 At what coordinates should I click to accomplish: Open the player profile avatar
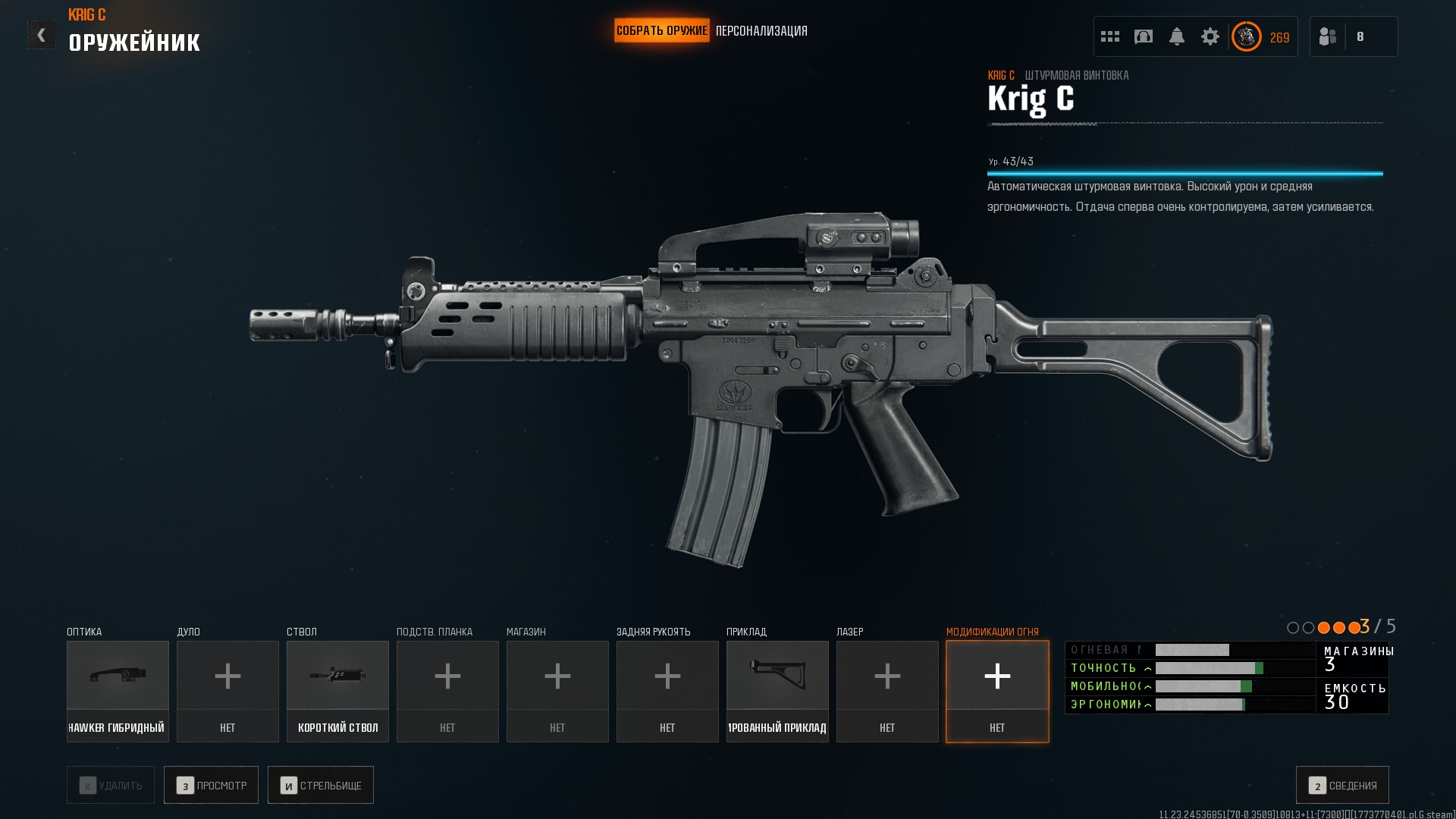pos(1246,36)
